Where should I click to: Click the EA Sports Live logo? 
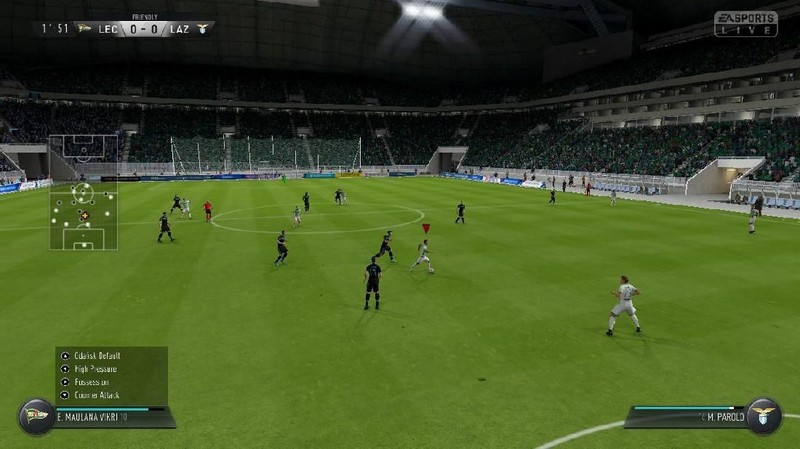(745, 23)
